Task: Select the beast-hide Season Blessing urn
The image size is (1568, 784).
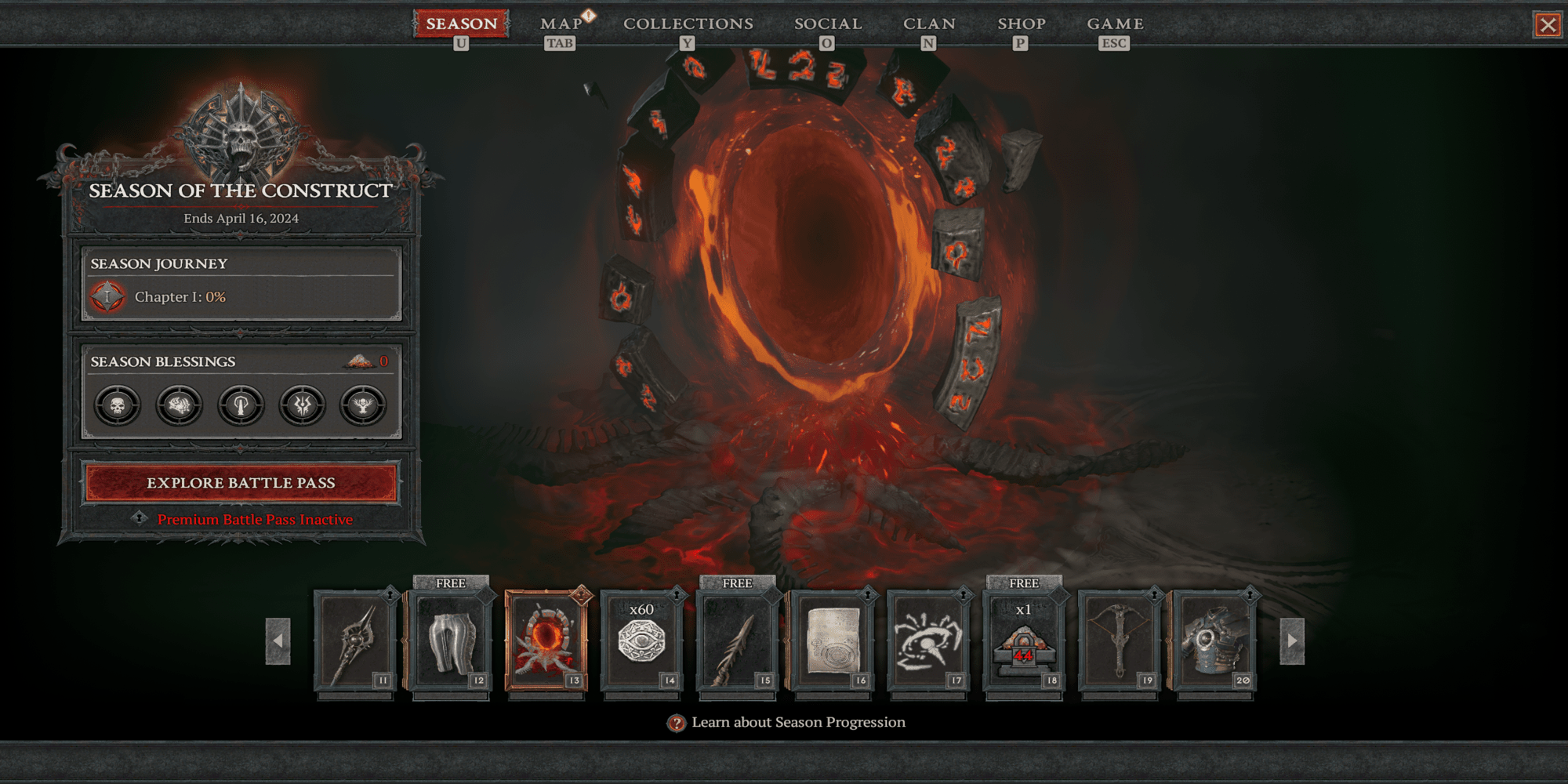Action: [x=179, y=405]
